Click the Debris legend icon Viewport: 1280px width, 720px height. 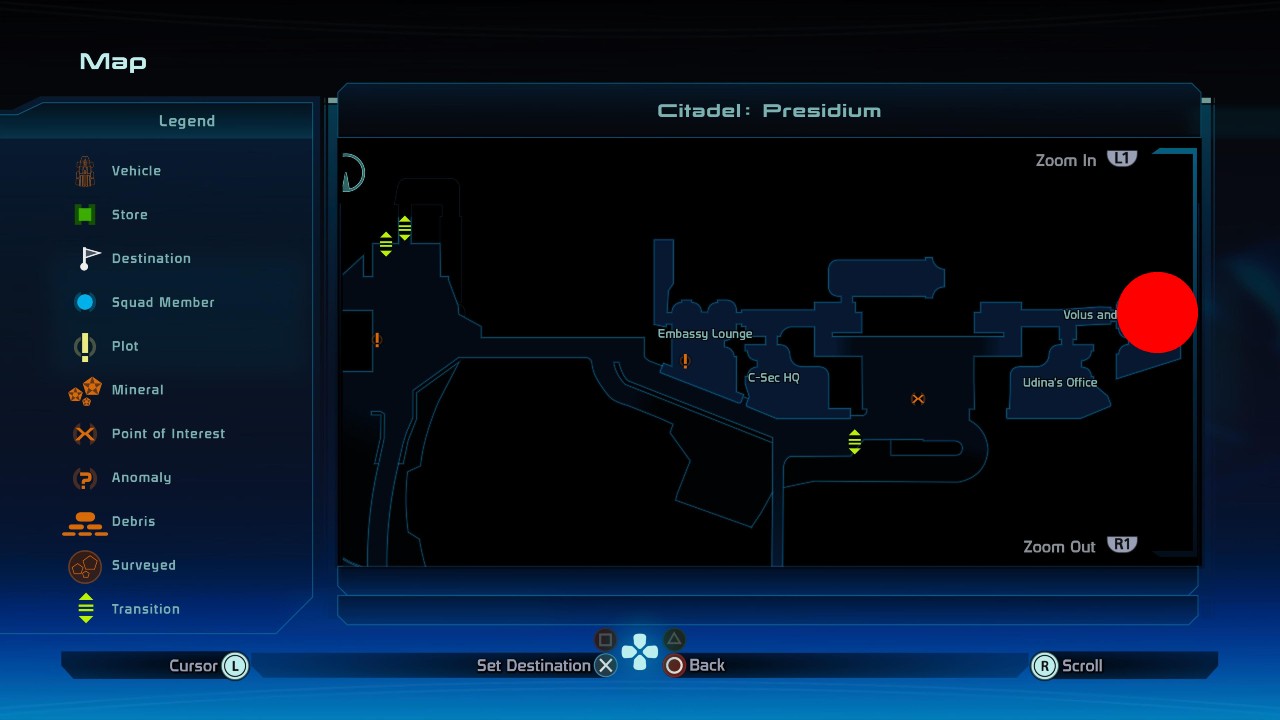[85, 521]
